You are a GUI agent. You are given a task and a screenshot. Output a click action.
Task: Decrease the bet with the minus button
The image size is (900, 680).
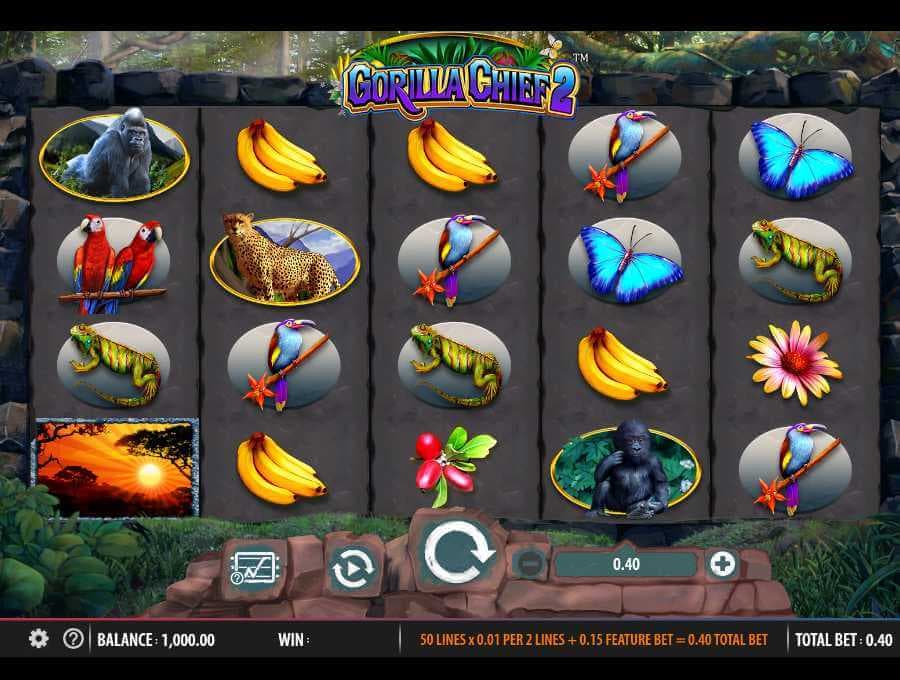click(x=528, y=564)
